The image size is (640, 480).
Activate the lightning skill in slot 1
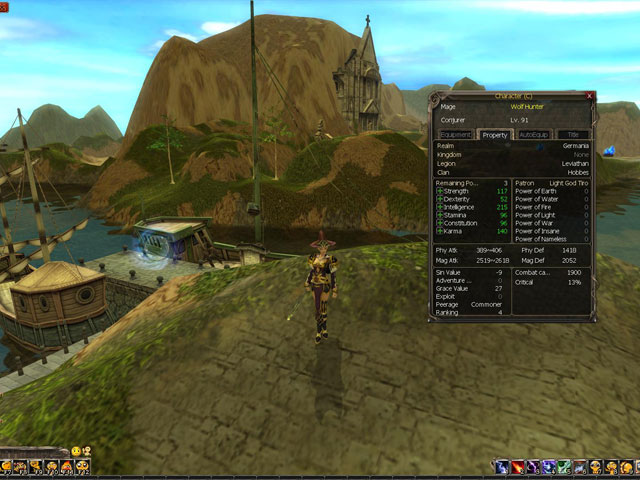click(x=501, y=467)
